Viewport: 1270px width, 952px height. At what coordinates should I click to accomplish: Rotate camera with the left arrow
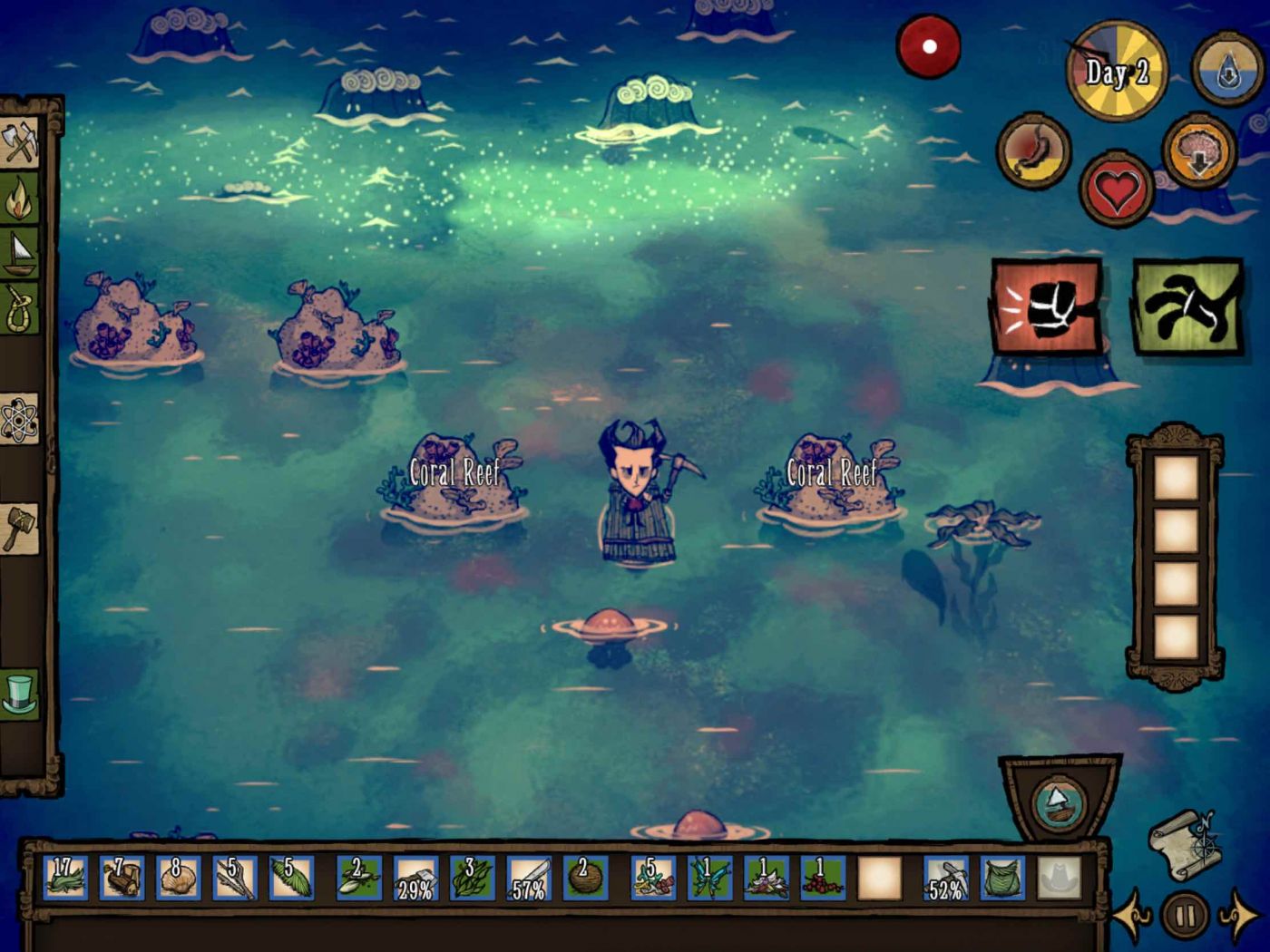(1133, 916)
